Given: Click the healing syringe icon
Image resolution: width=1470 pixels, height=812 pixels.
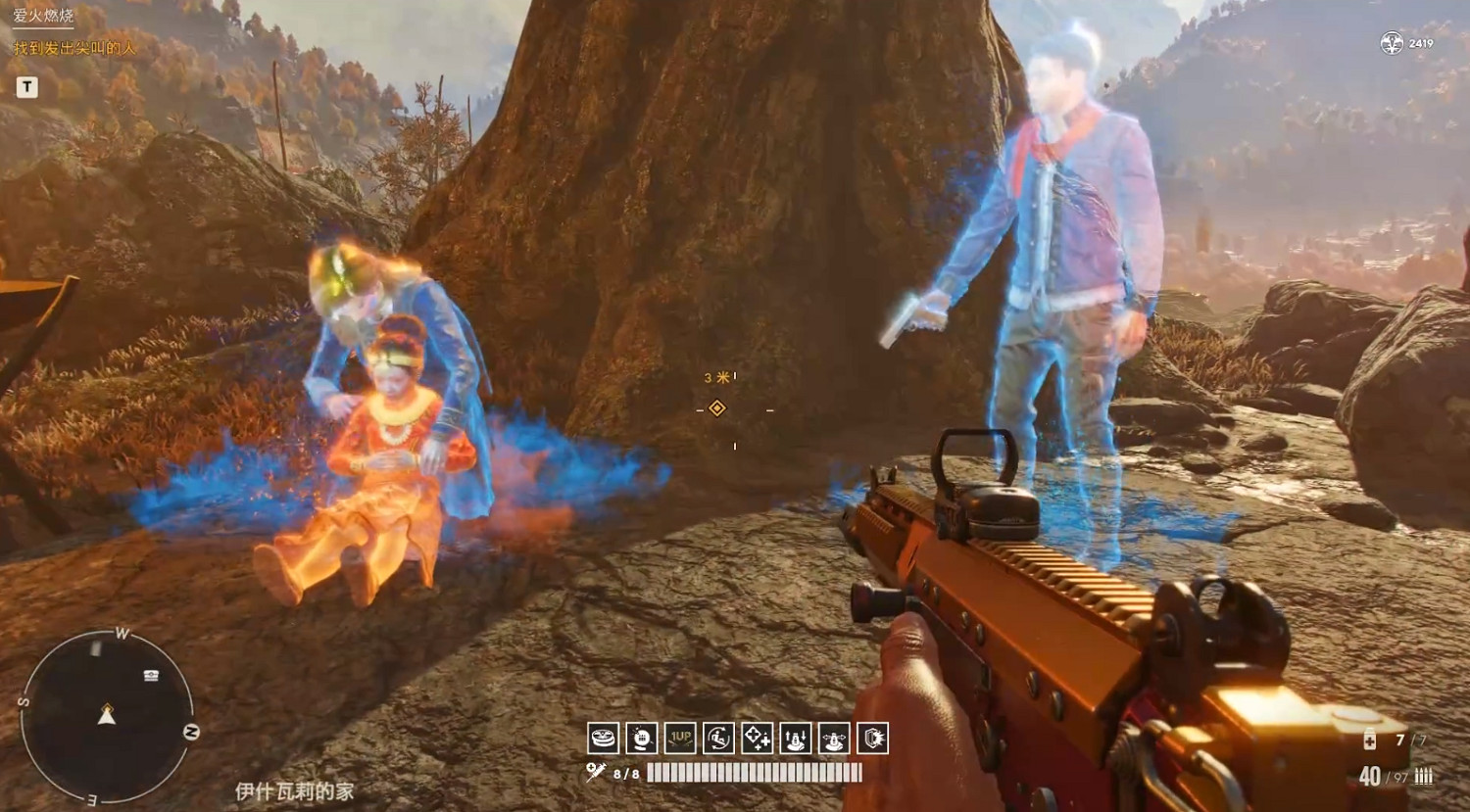Looking at the screenshot, I should click(596, 773).
